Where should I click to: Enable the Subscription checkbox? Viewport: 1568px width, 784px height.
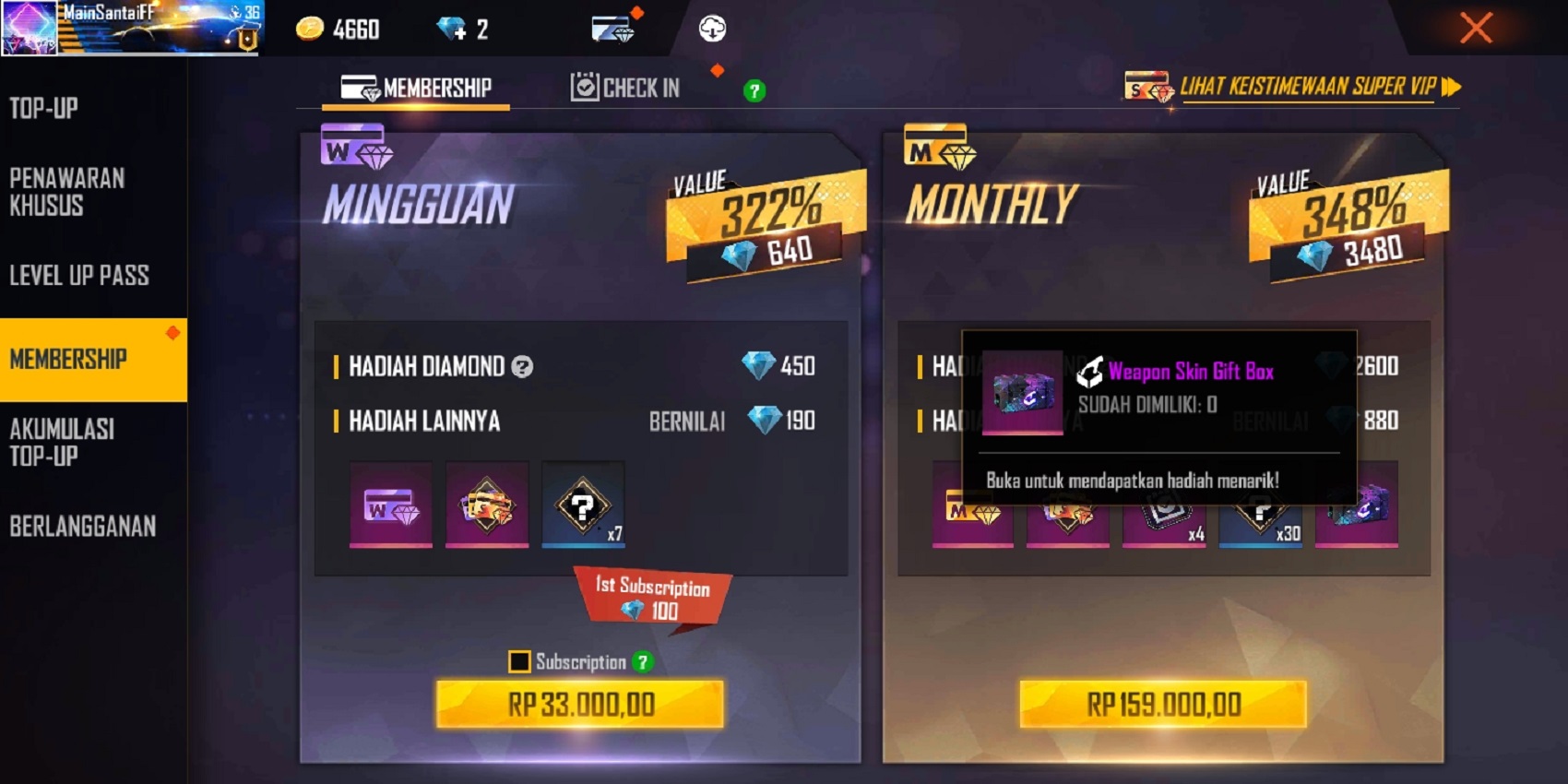[x=519, y=662]
